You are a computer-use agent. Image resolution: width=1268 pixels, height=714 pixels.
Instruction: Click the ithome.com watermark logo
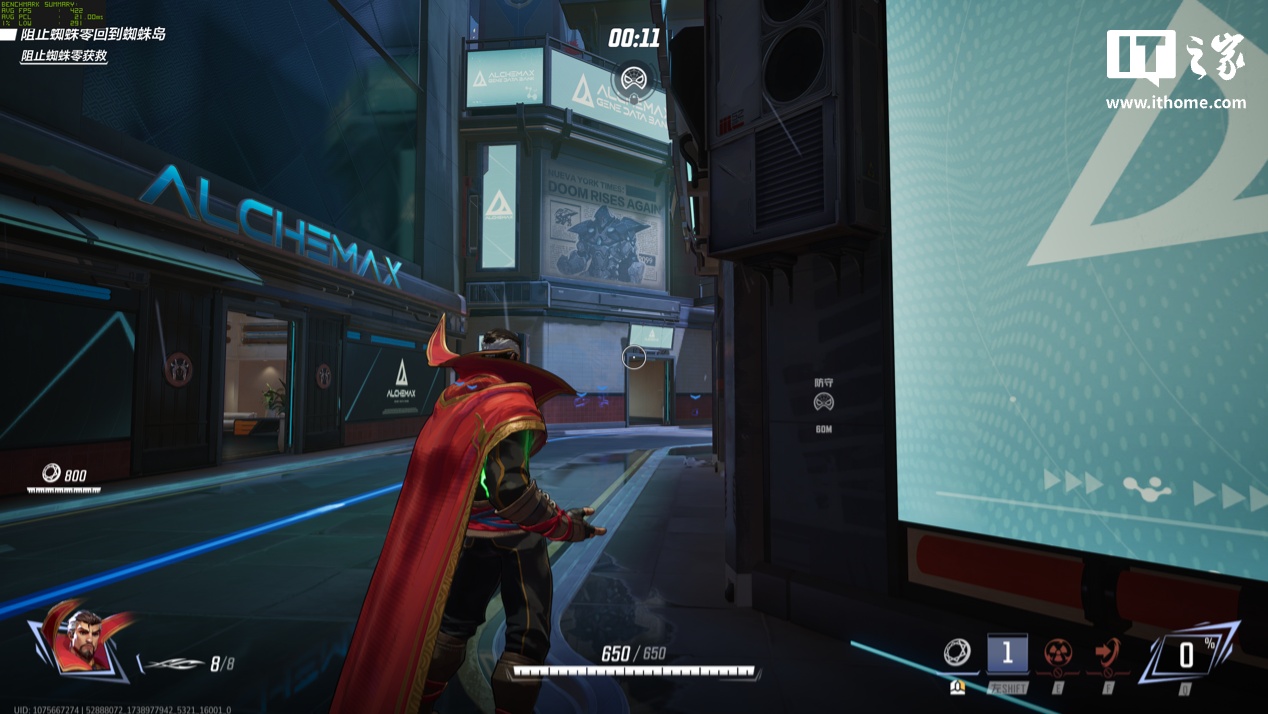click(1175, 68)
